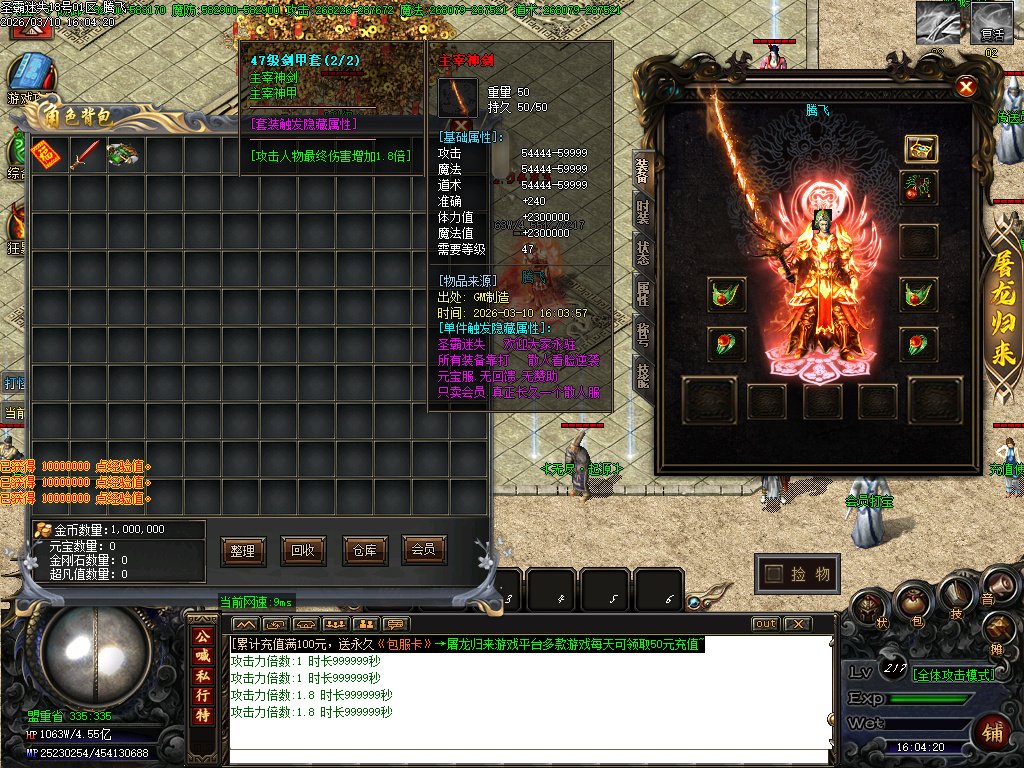The image size is (1024, 768).
Task: Open the 包 bag round icon
Action: tap(912, 602)
